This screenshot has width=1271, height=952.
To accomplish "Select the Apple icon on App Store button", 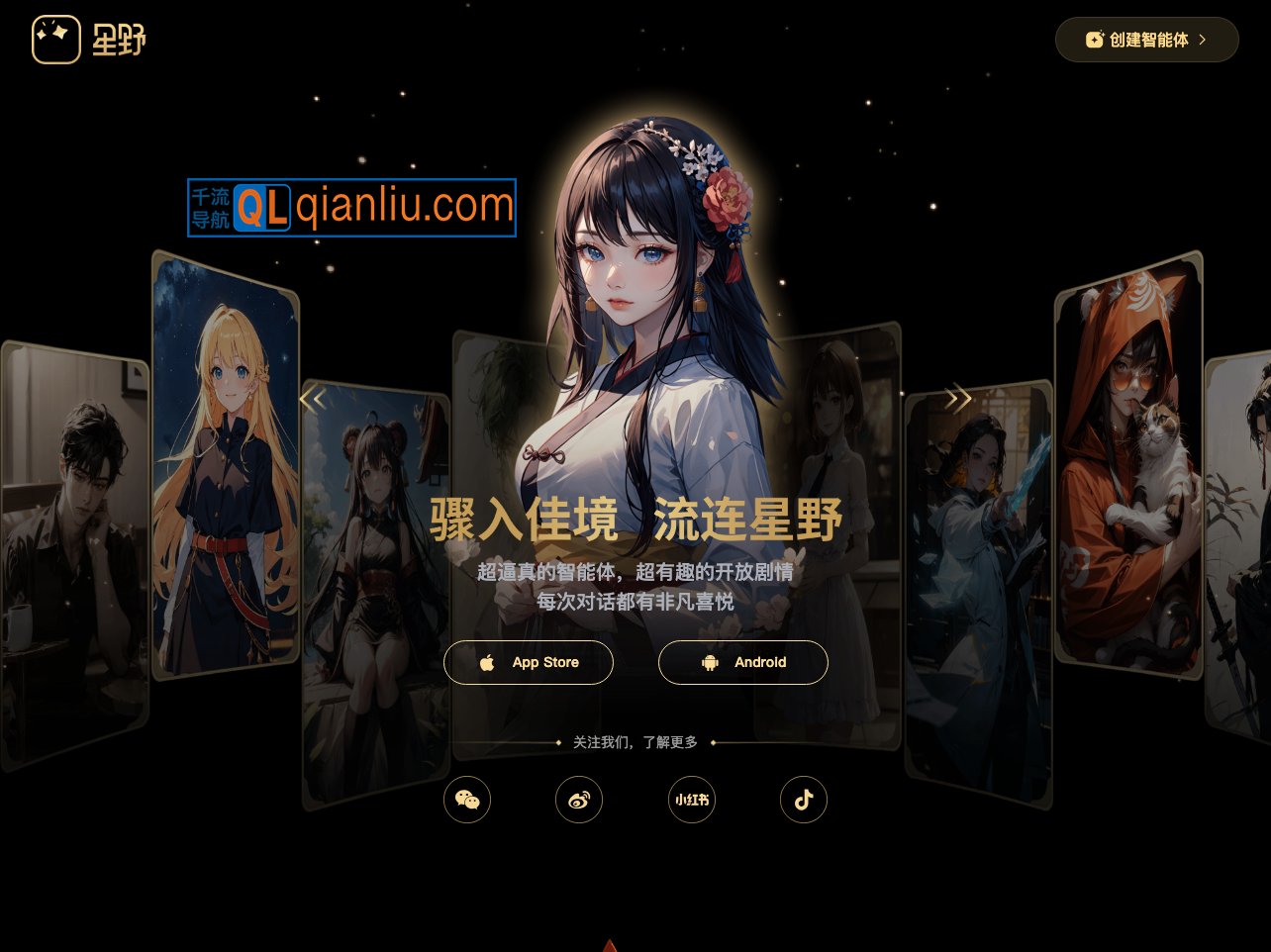I will pyautogui.click(x=487, y=662).
